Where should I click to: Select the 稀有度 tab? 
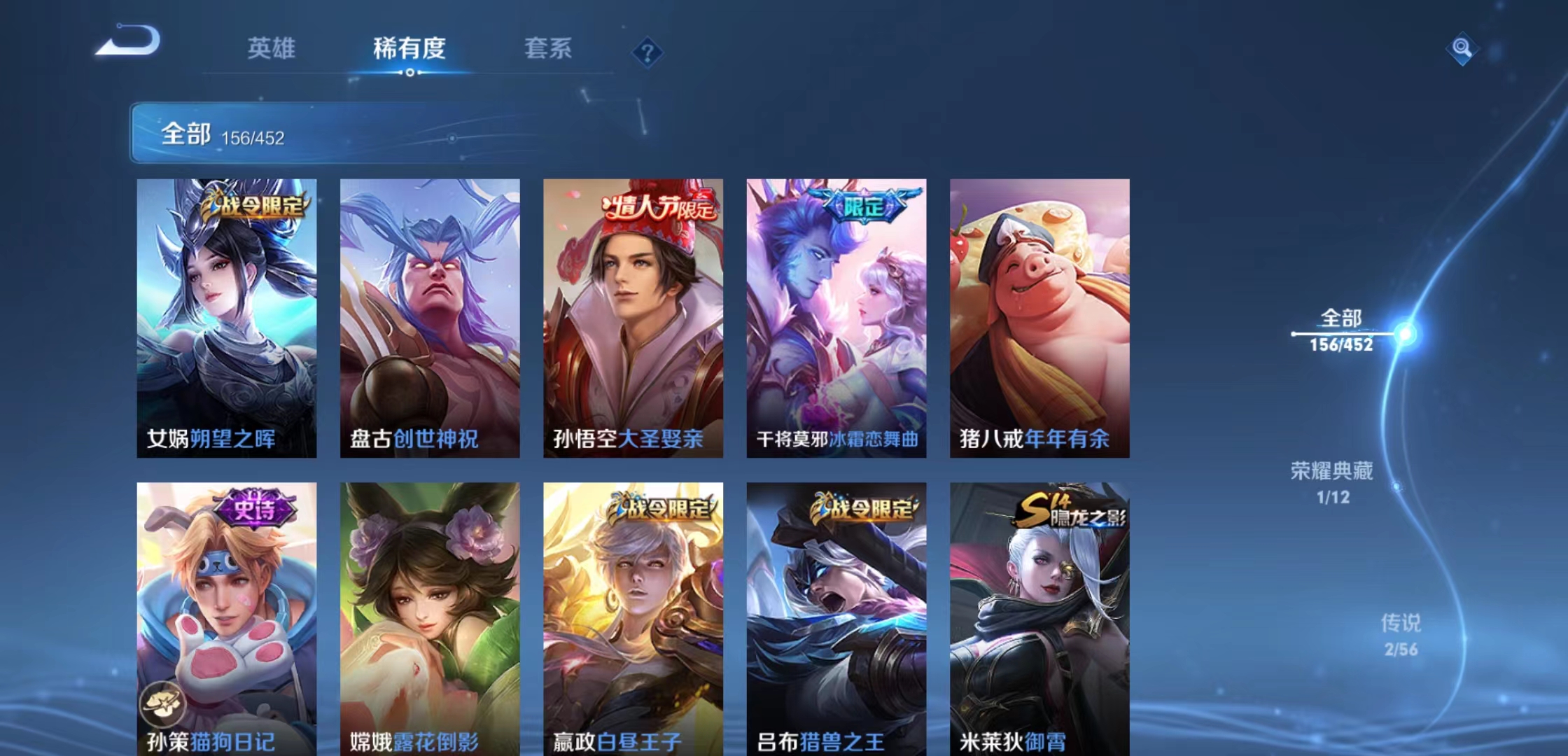pyautogui.click(x=409, y=49)
